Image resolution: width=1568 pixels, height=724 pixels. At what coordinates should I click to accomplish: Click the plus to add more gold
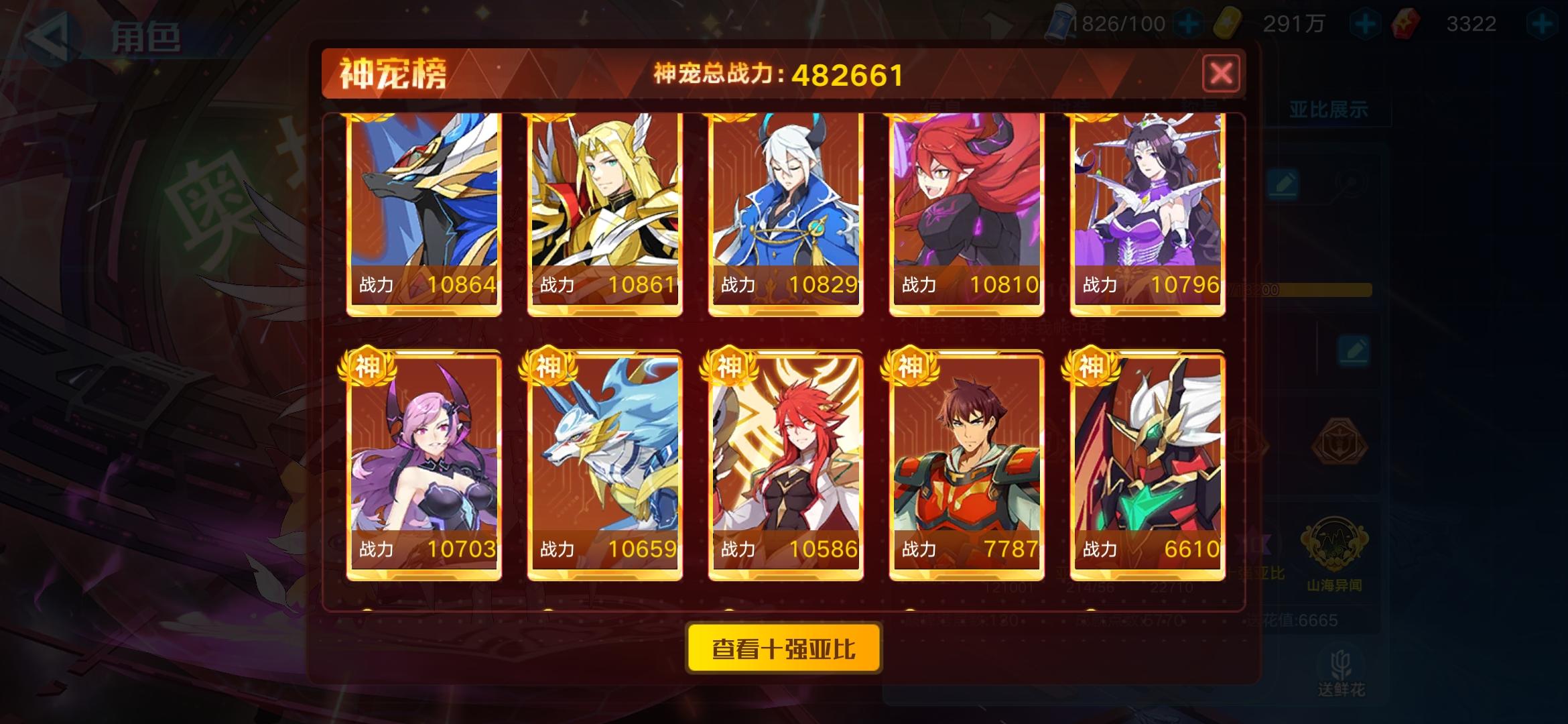tap(1365, 22)
